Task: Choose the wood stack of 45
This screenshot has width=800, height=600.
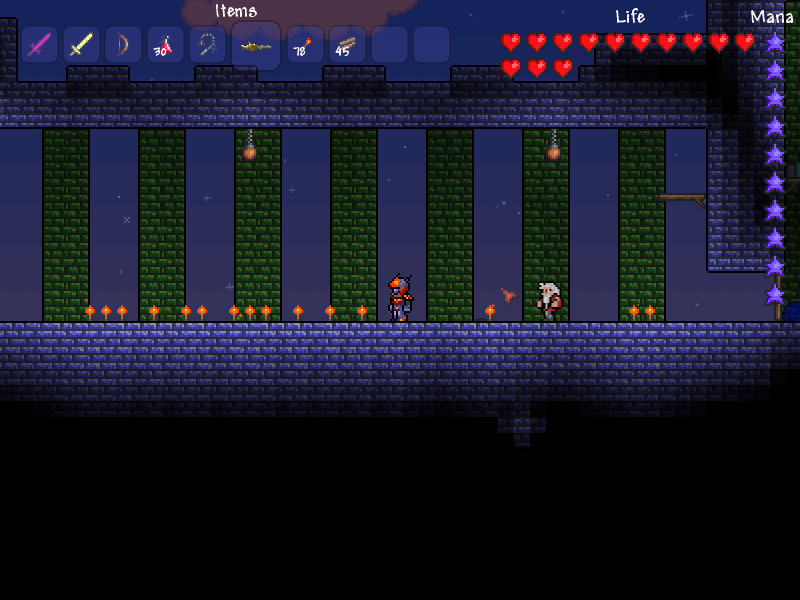Action: (x=347, y=45)
